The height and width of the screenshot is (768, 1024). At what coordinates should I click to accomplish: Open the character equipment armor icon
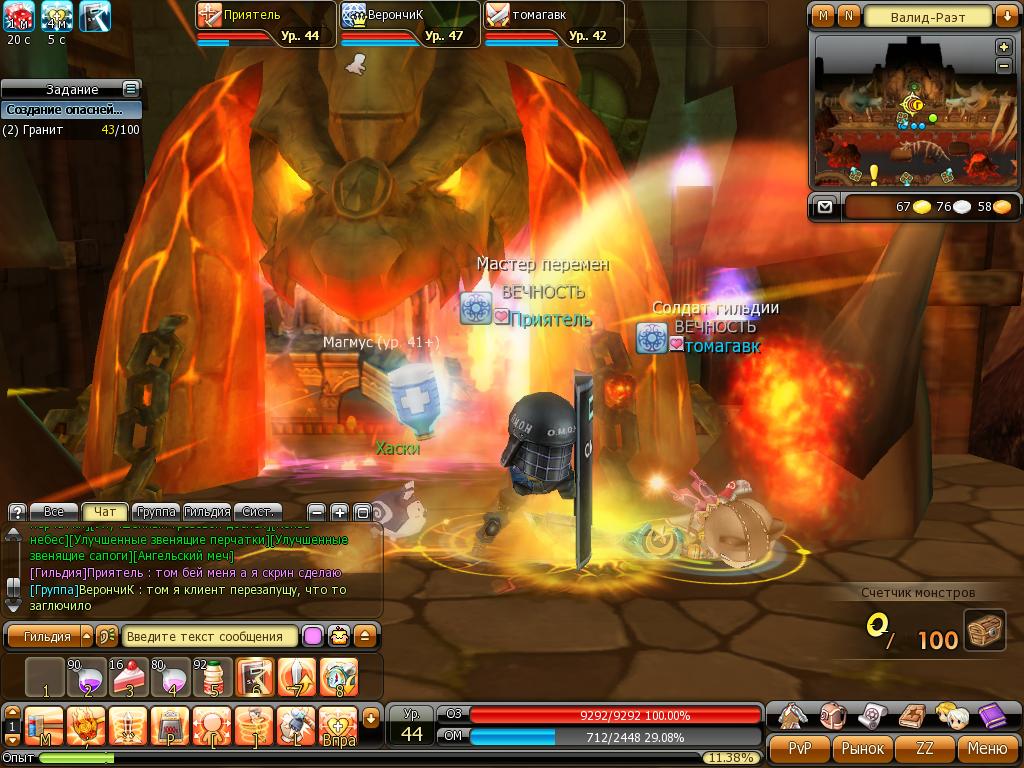(795, 715)
